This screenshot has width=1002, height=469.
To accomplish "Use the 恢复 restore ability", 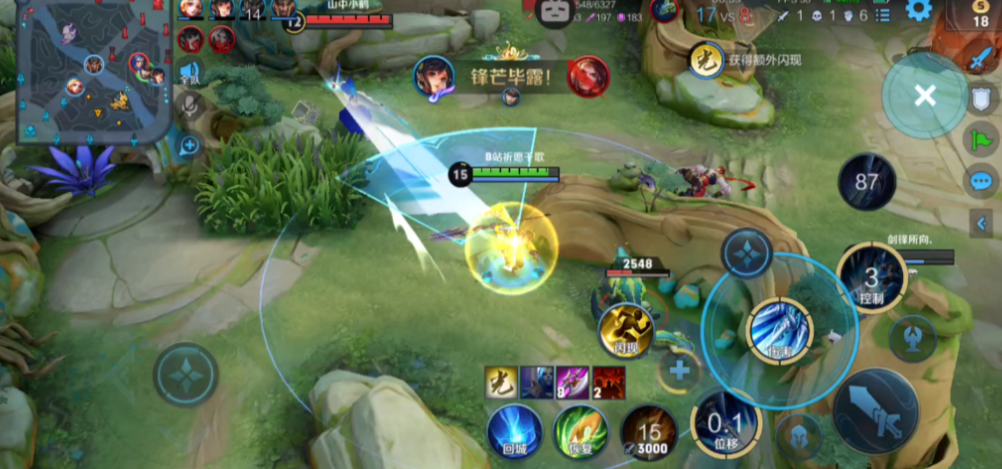I will (x=581, y=432).
